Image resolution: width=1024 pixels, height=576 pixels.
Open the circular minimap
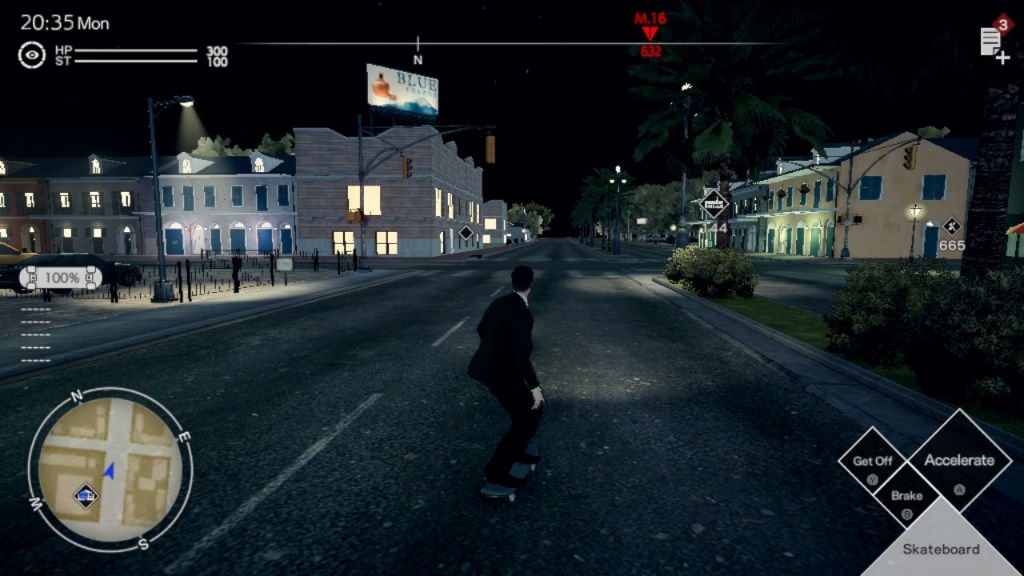[x=109, y=469]
